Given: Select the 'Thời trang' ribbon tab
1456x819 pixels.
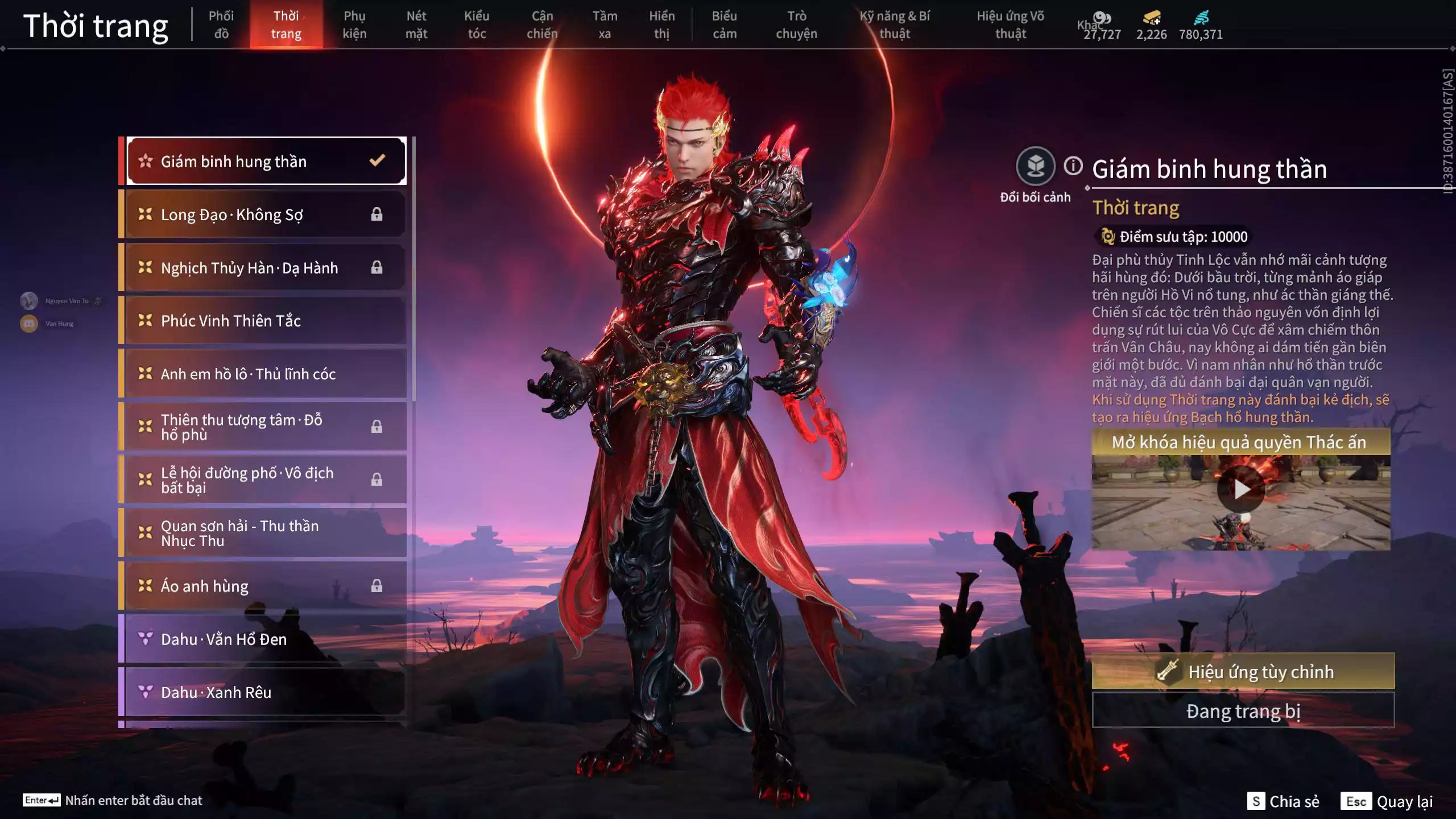Looking at the screenshot, I should 287,24.
